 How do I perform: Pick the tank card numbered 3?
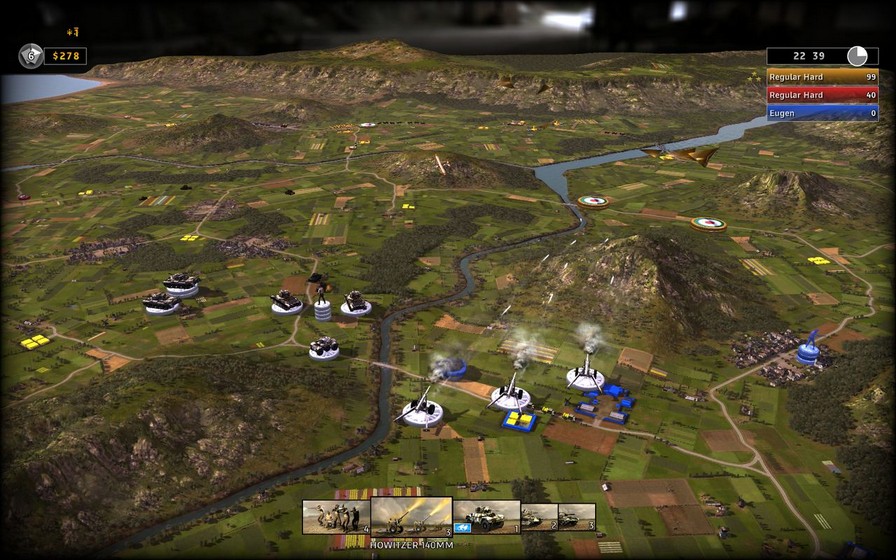(x=577, y=517)
